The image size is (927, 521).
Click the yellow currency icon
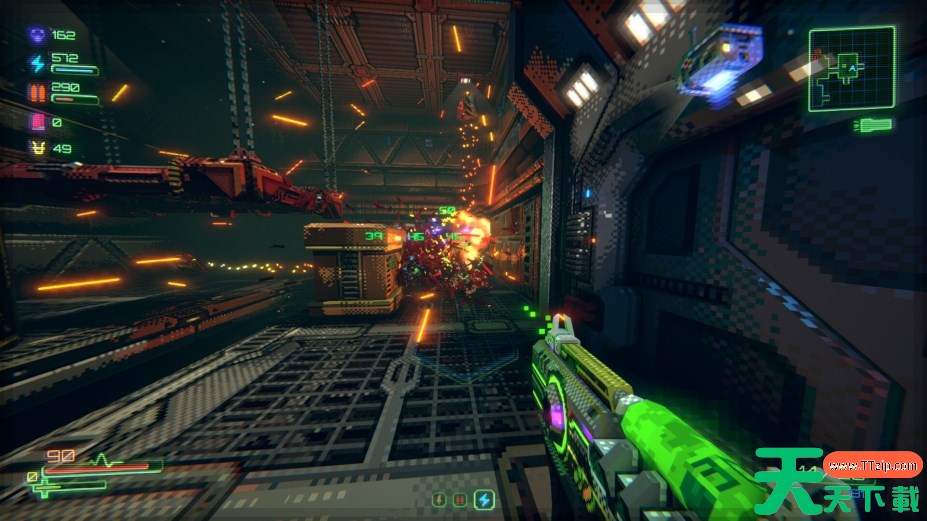point(38,149)
